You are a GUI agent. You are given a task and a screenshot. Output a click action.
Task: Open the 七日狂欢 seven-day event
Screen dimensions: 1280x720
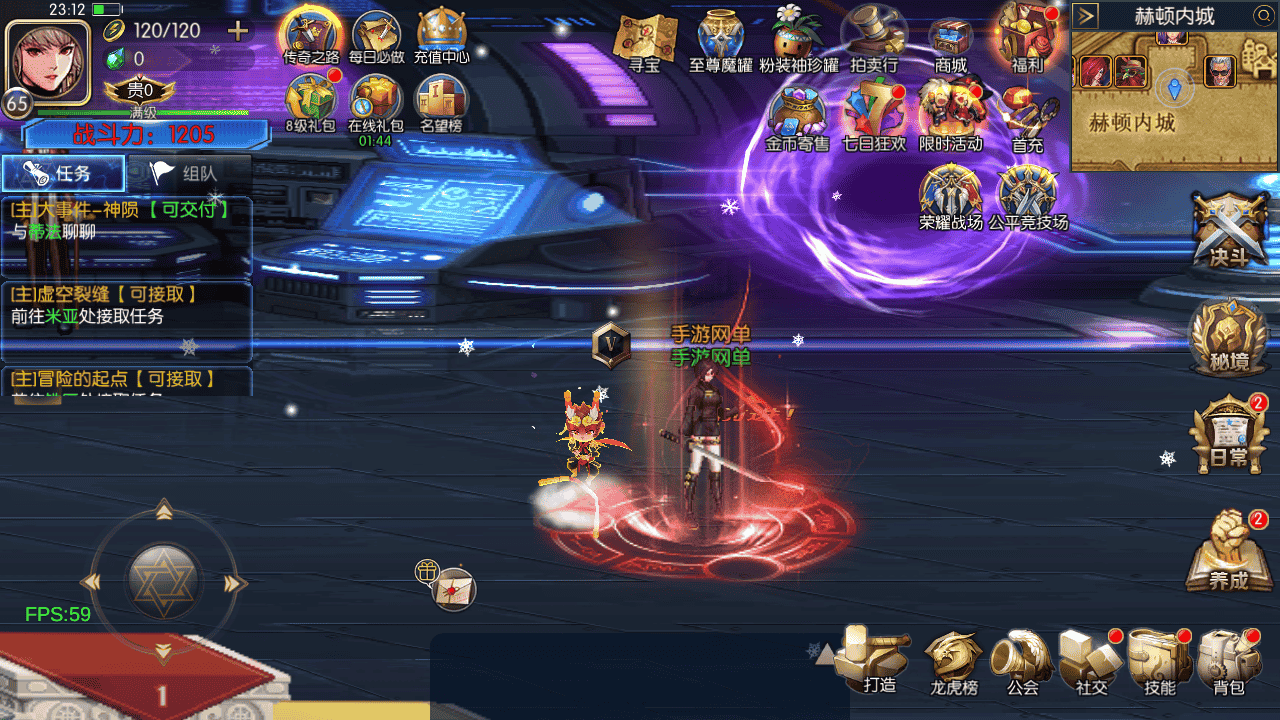[x=873, y=112]
